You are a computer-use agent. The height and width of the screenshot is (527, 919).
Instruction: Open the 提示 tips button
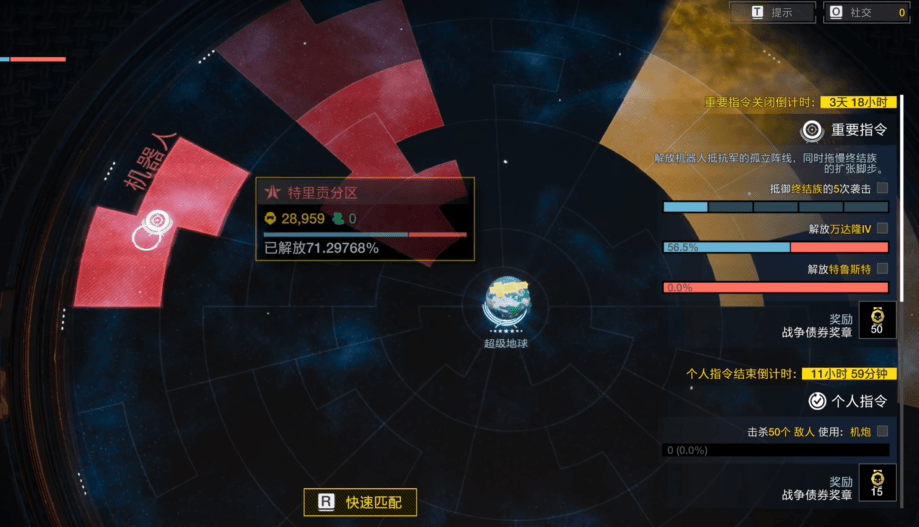click(772, 12)
